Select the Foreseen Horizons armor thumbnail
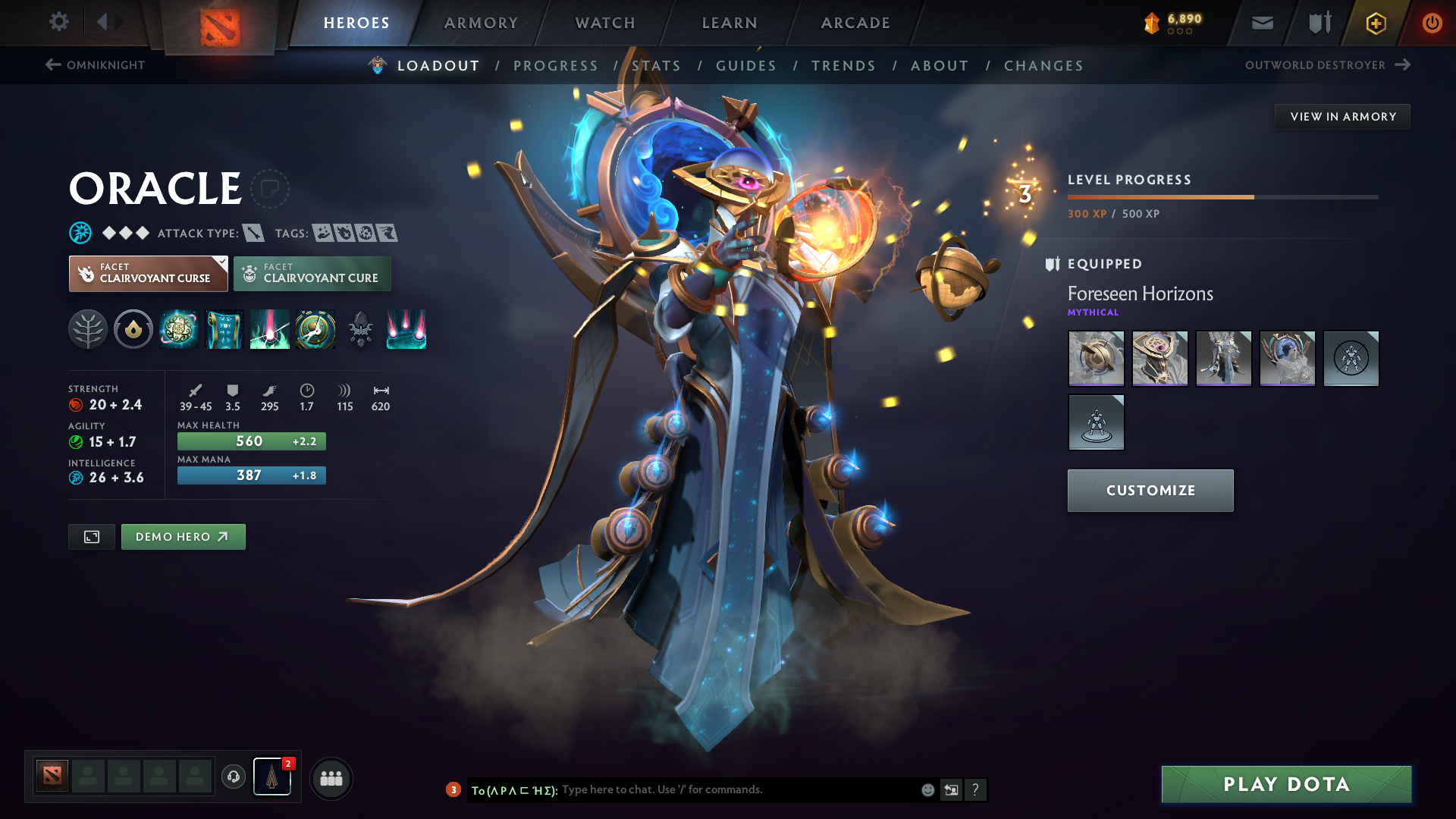The height and width of the screenshot is (819, 1456). pyautogui.click(x=1223, y=359)
